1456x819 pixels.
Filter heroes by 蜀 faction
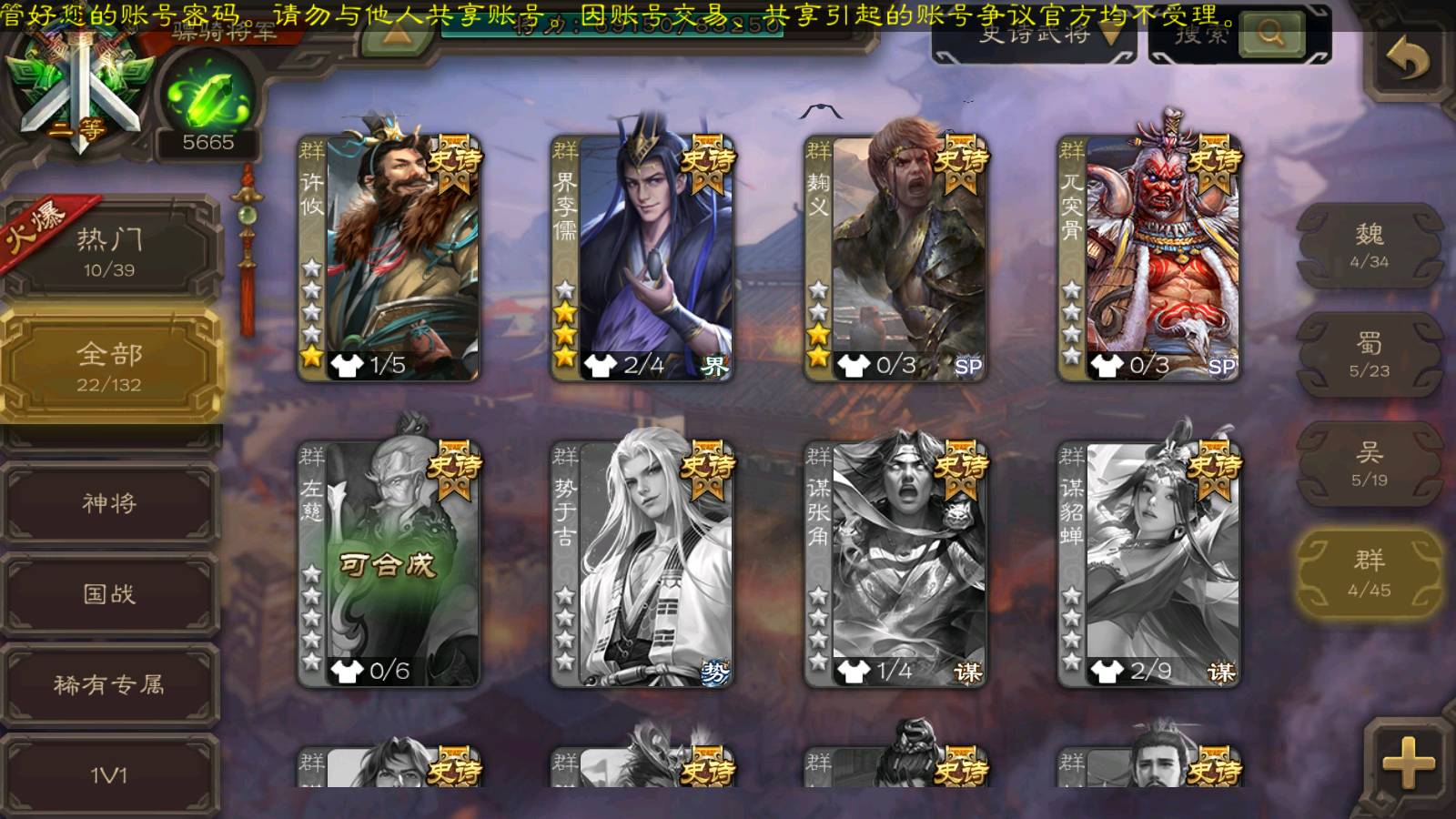[x=1369, y=355]
